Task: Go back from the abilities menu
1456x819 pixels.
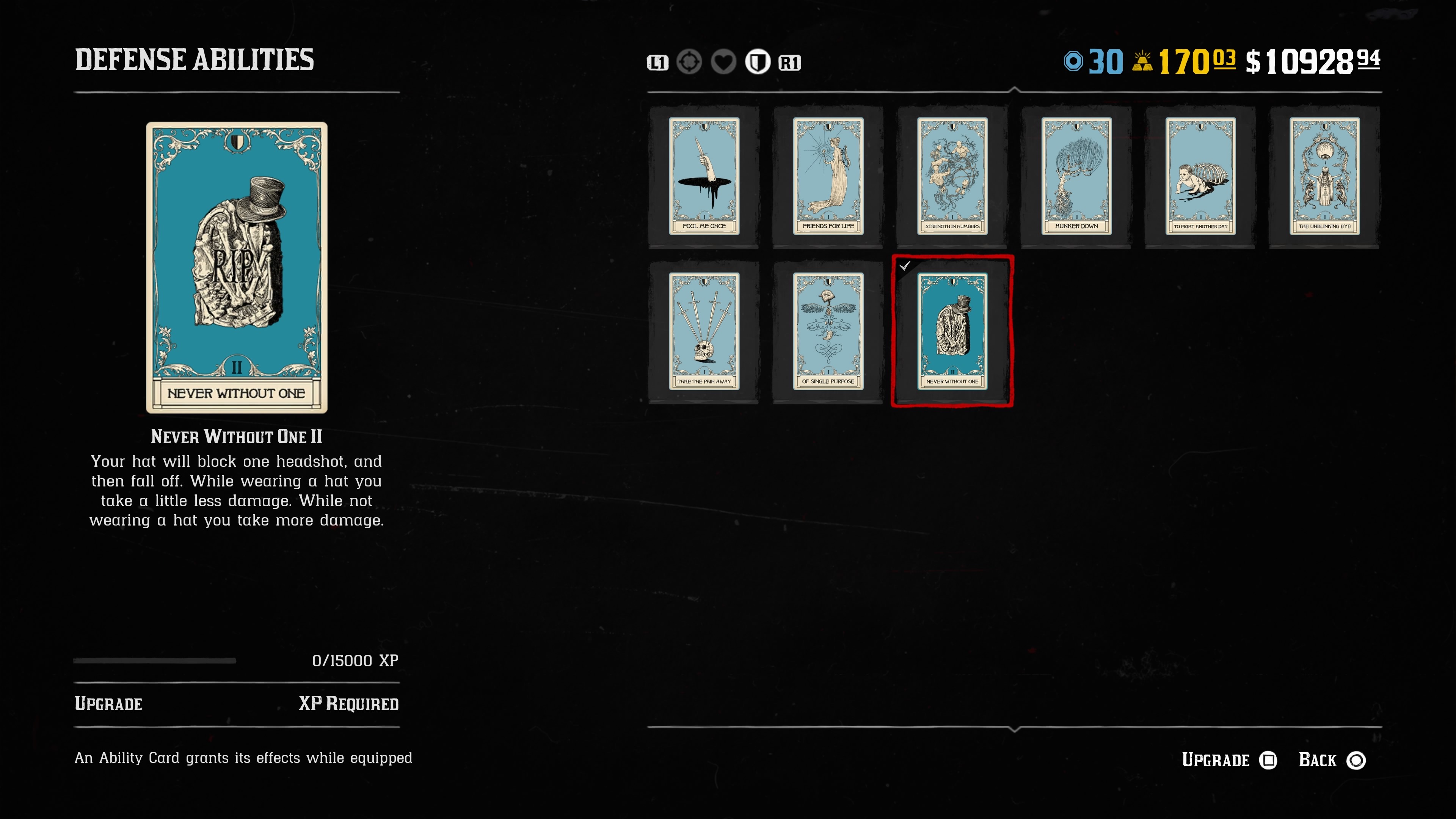Action: (x=1331, y=760)
